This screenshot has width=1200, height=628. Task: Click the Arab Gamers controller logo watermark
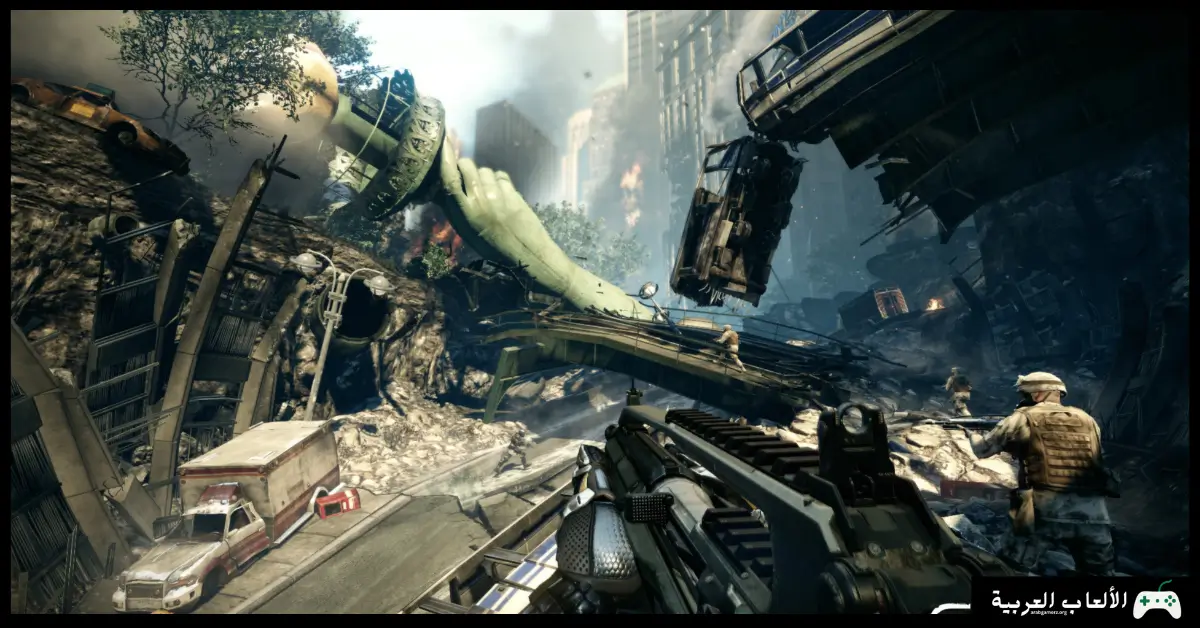pos(1156,601)
